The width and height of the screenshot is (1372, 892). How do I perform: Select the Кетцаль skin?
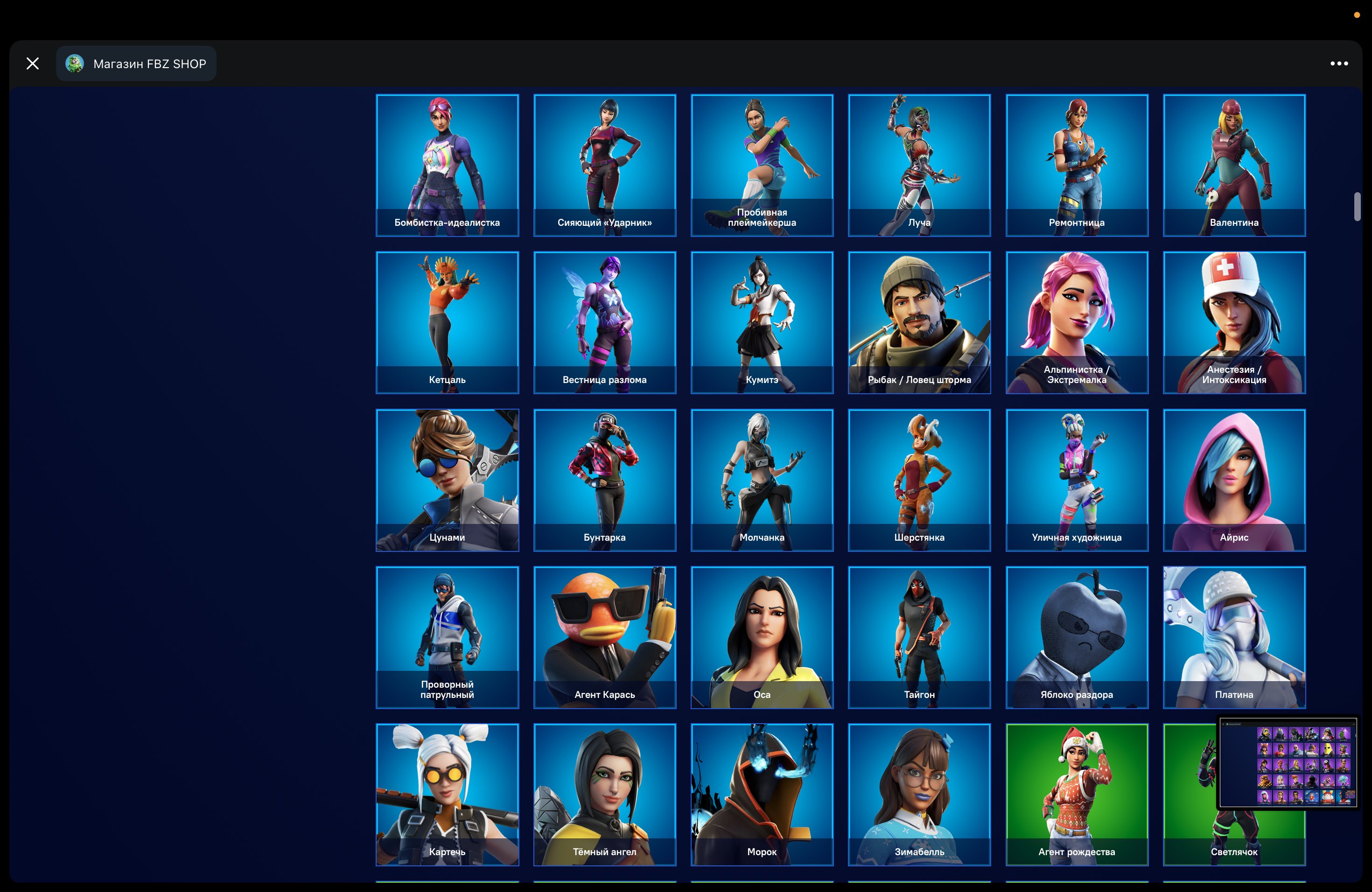(x=448, y=323)
